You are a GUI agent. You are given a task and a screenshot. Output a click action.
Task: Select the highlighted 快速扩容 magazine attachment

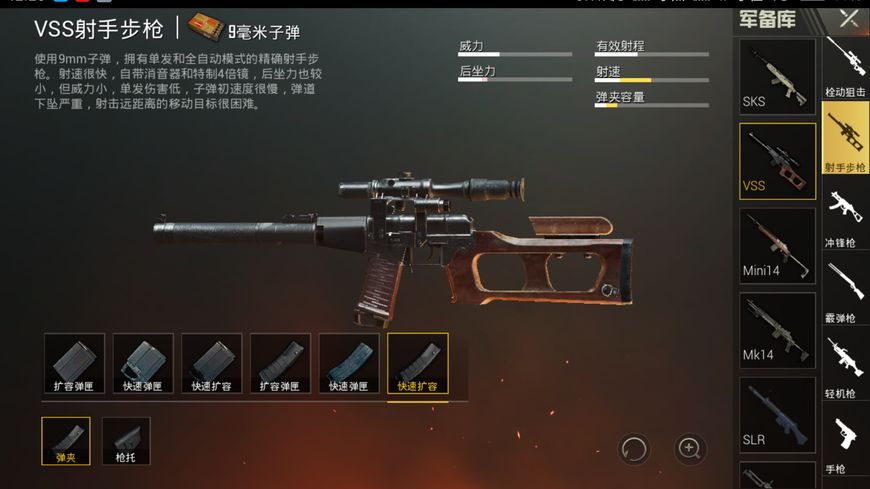tap(417, 363)
